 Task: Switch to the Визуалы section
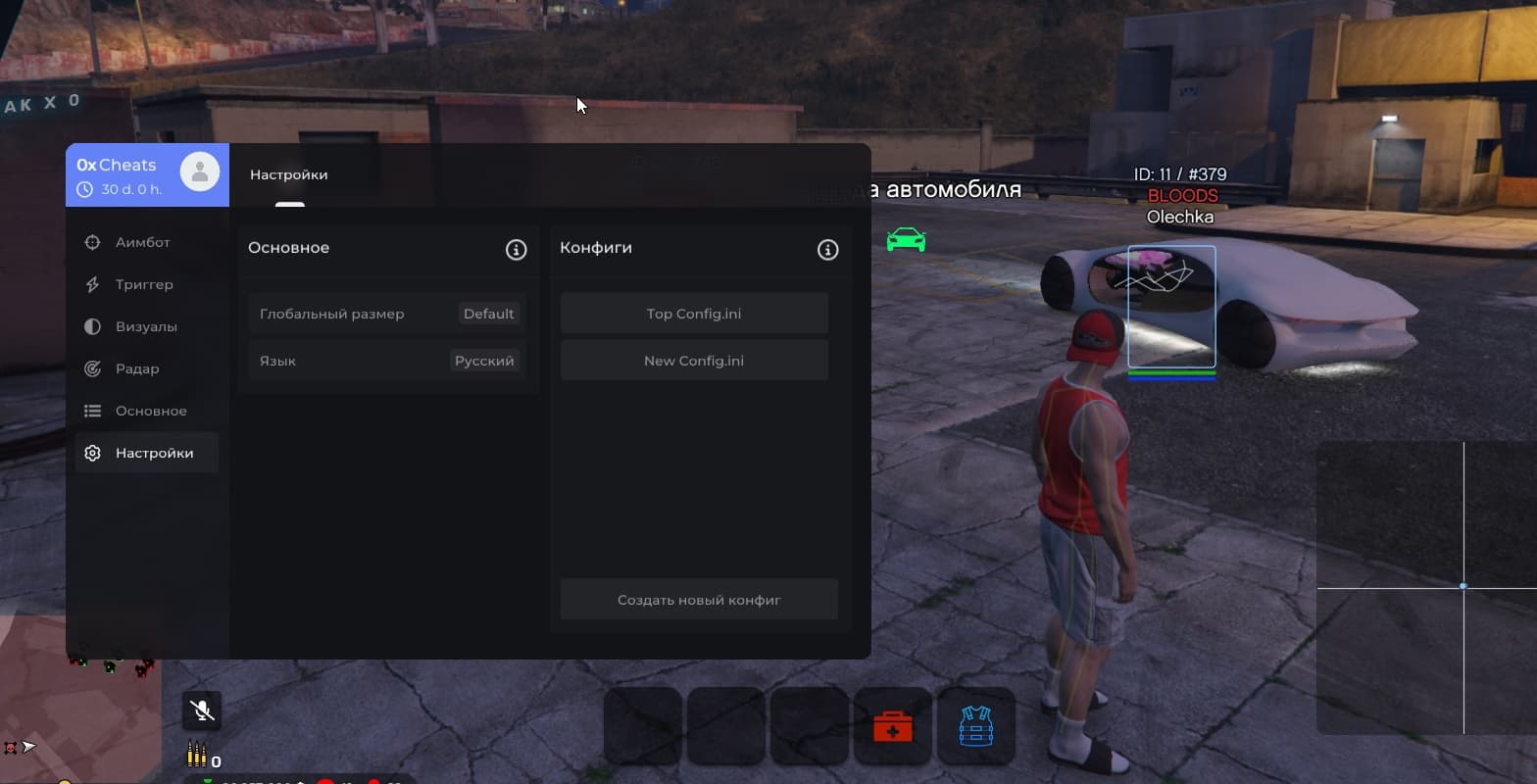coord(145,326)
